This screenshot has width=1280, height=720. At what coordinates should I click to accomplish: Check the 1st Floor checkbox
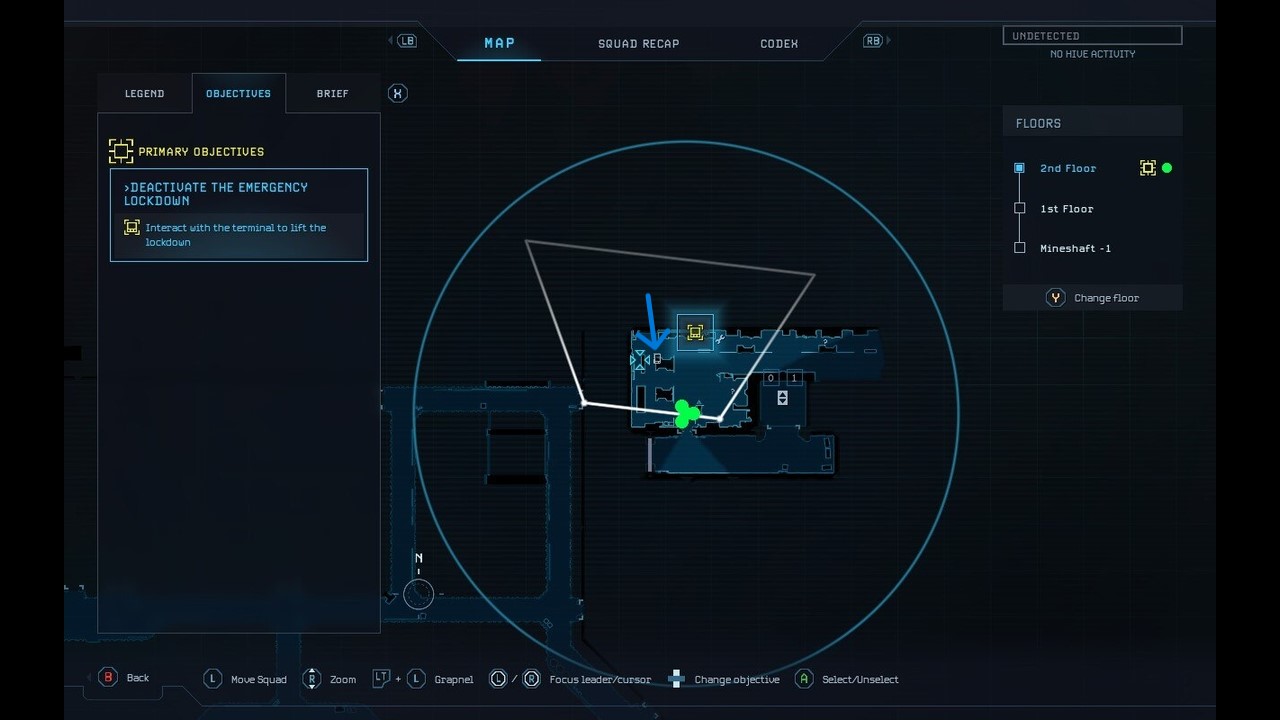click(x=1020, y=208)
